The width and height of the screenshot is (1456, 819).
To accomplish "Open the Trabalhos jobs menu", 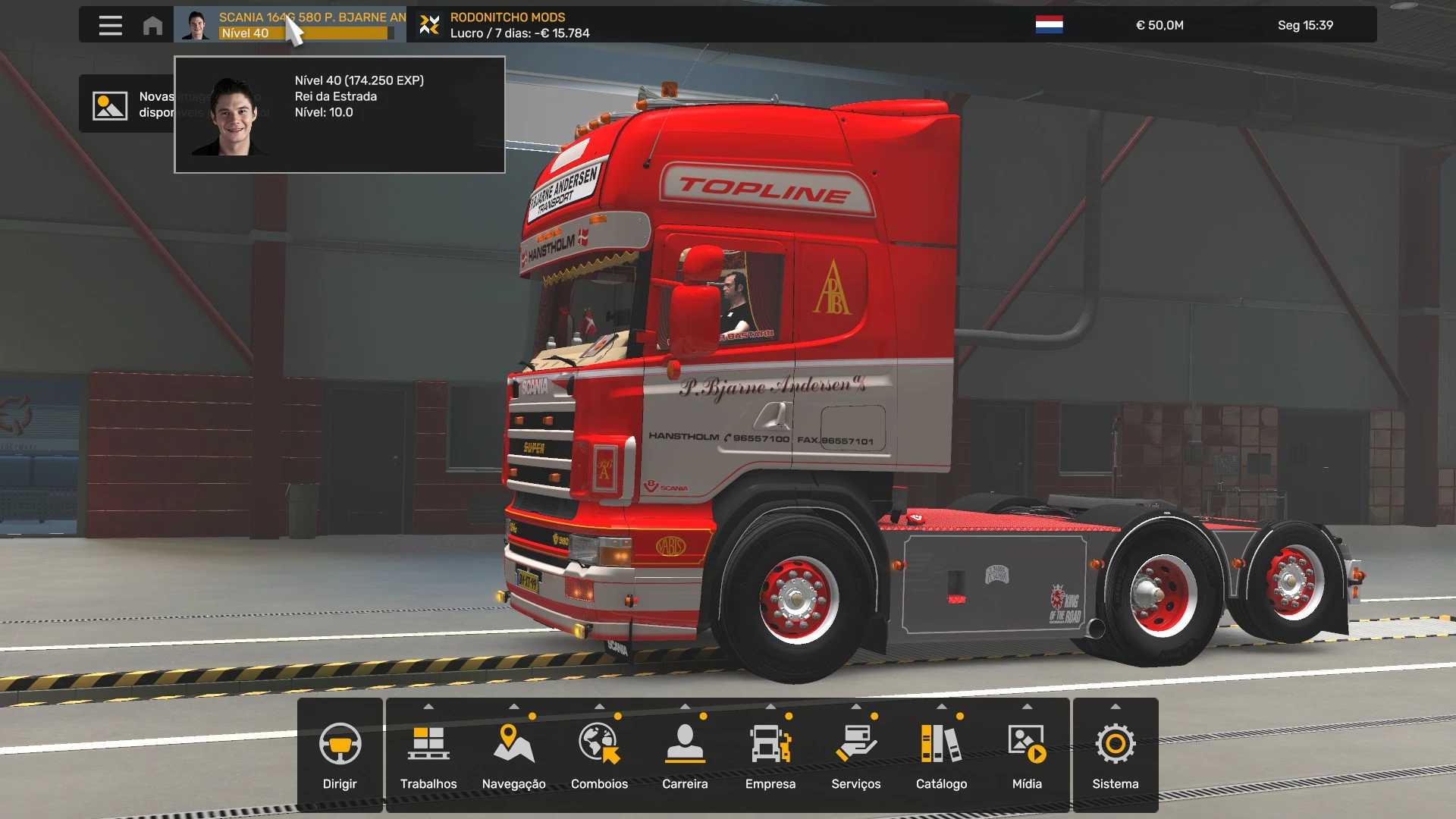I will point(428,755).
